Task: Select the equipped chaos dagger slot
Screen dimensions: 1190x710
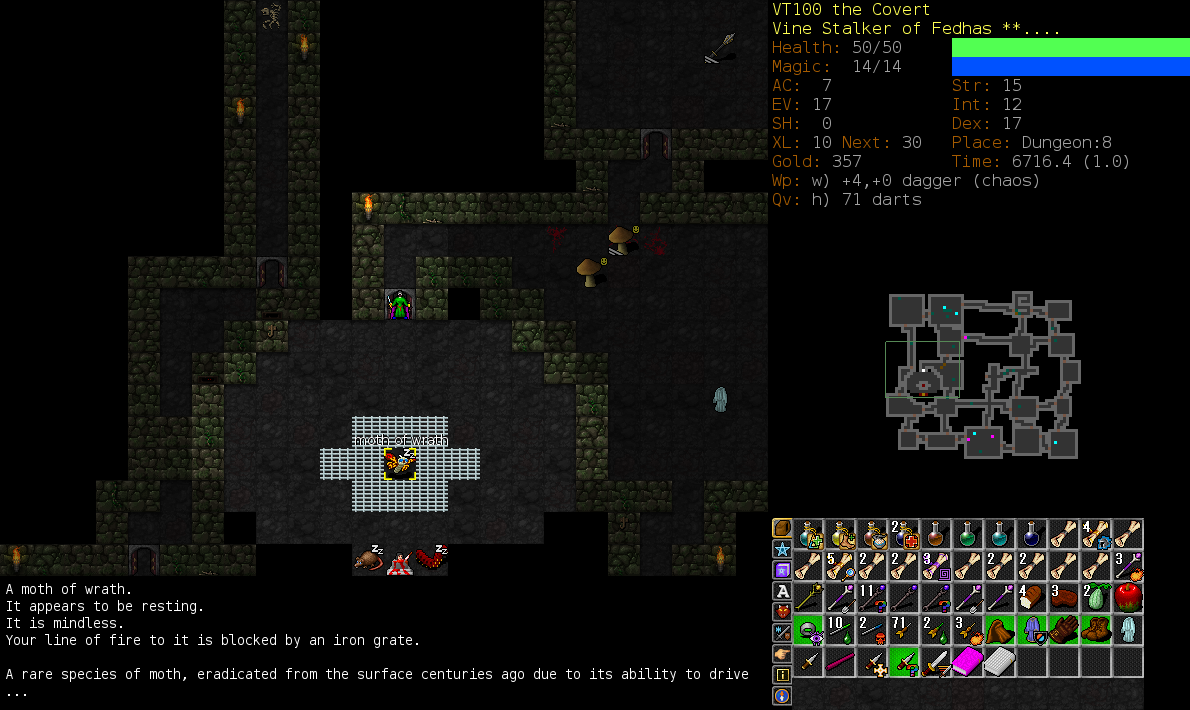Action: click(904, 662)
